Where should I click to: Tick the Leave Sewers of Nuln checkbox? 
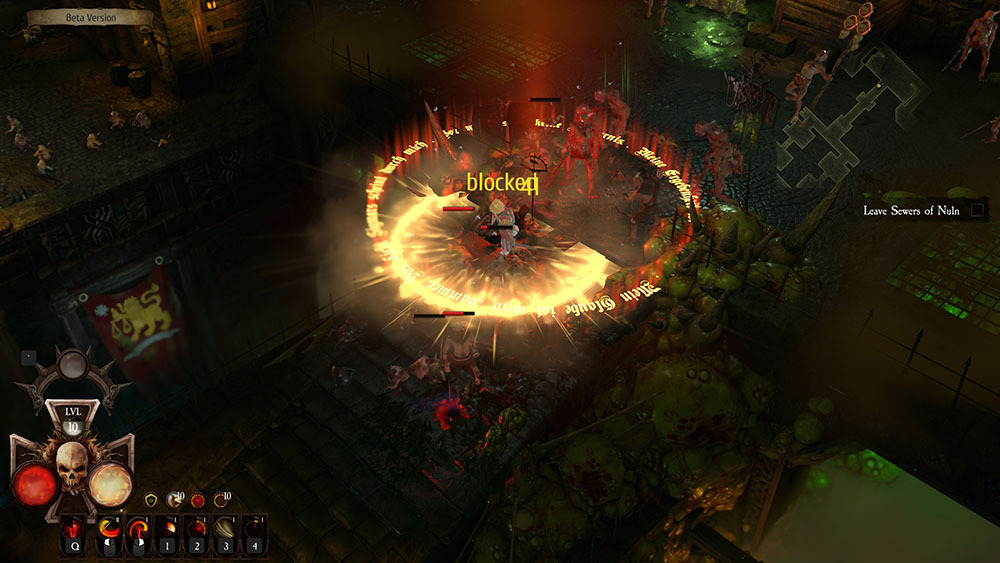tap(978, 210)
